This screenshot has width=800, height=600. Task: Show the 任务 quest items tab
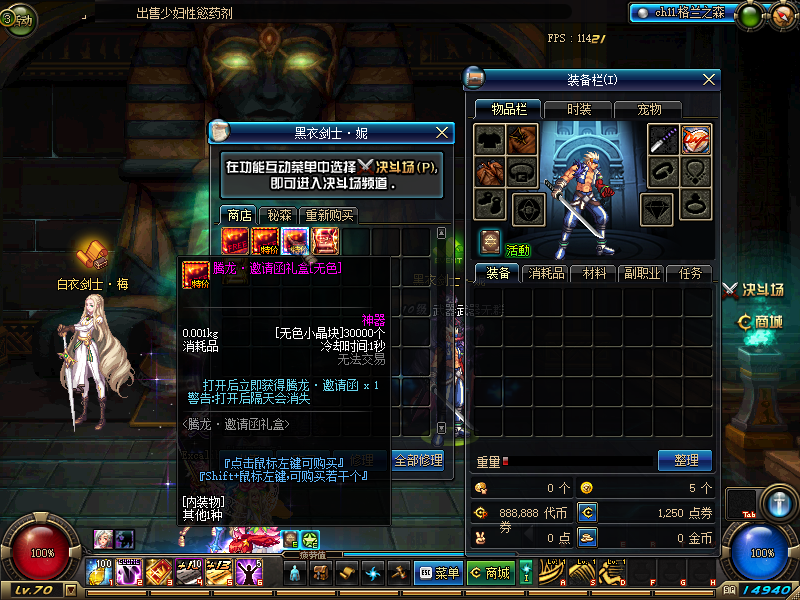coord(690,273)
